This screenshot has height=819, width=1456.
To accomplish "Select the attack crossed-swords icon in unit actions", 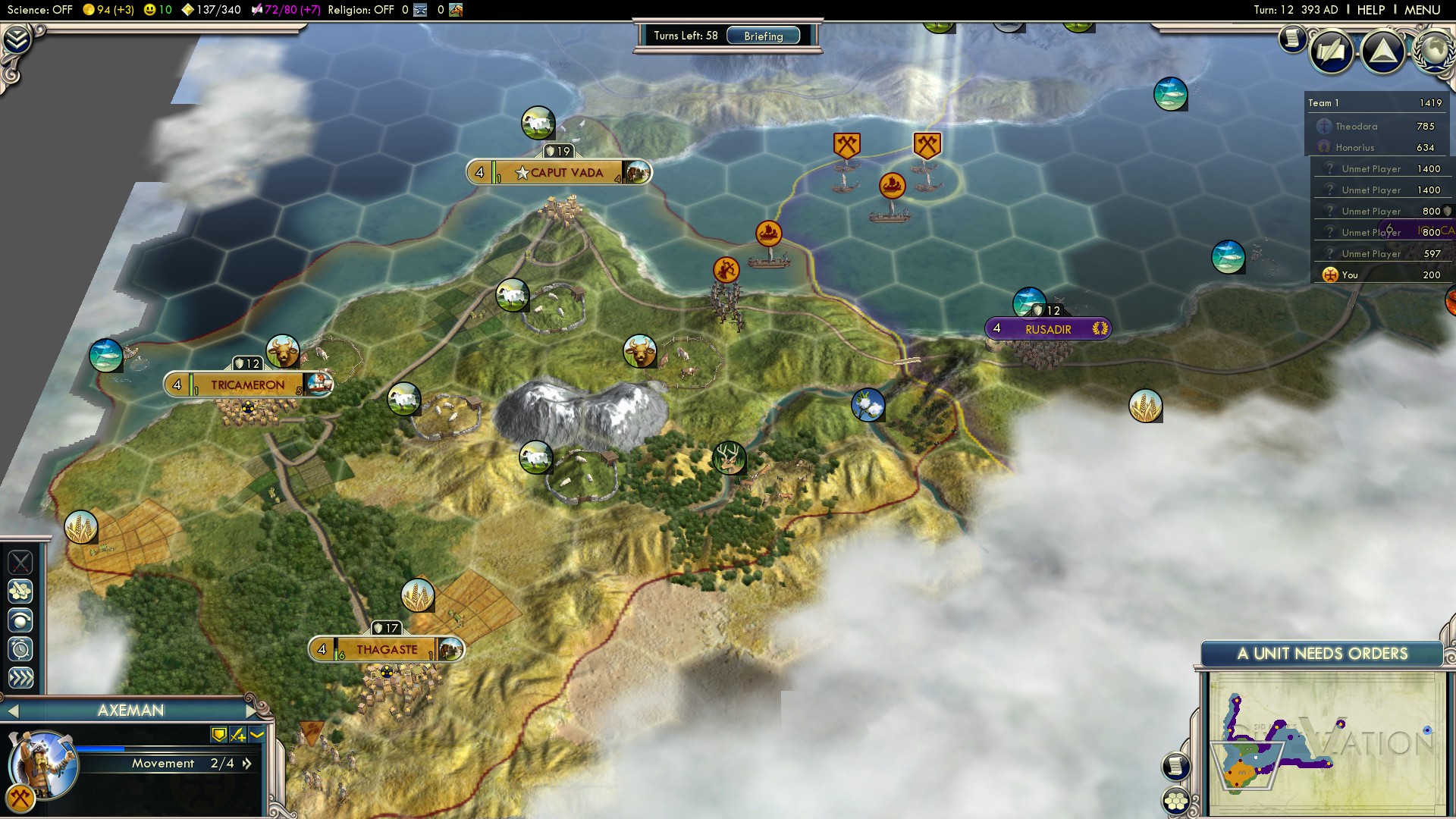I will [20, 562].
